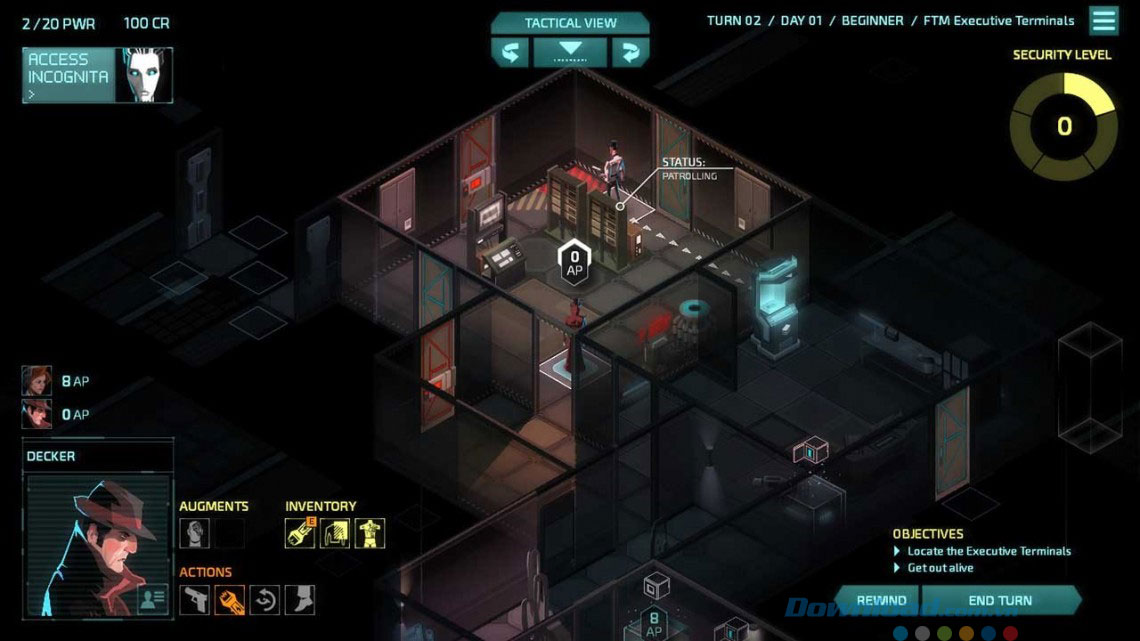
Task: Open the Access Incognita panel
Action: (97, 75)
